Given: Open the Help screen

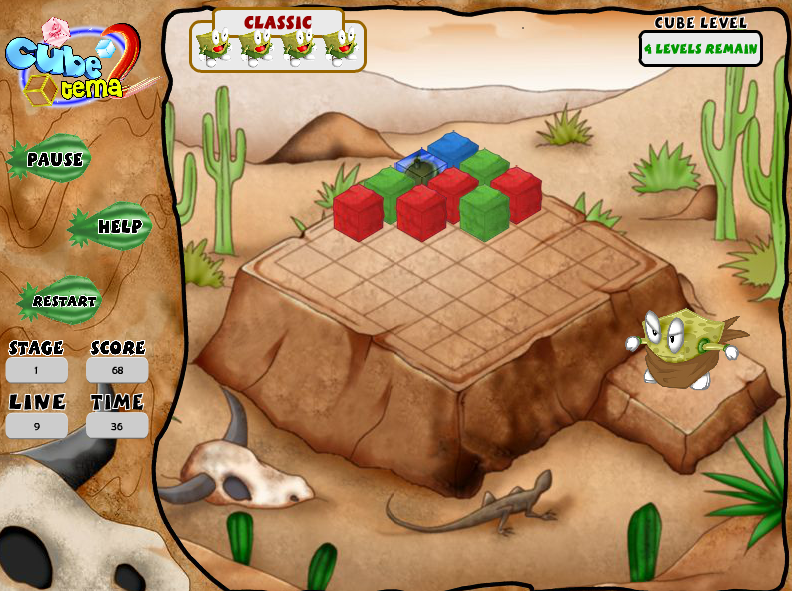Looking at the screenshot, I should pos(115,227).
